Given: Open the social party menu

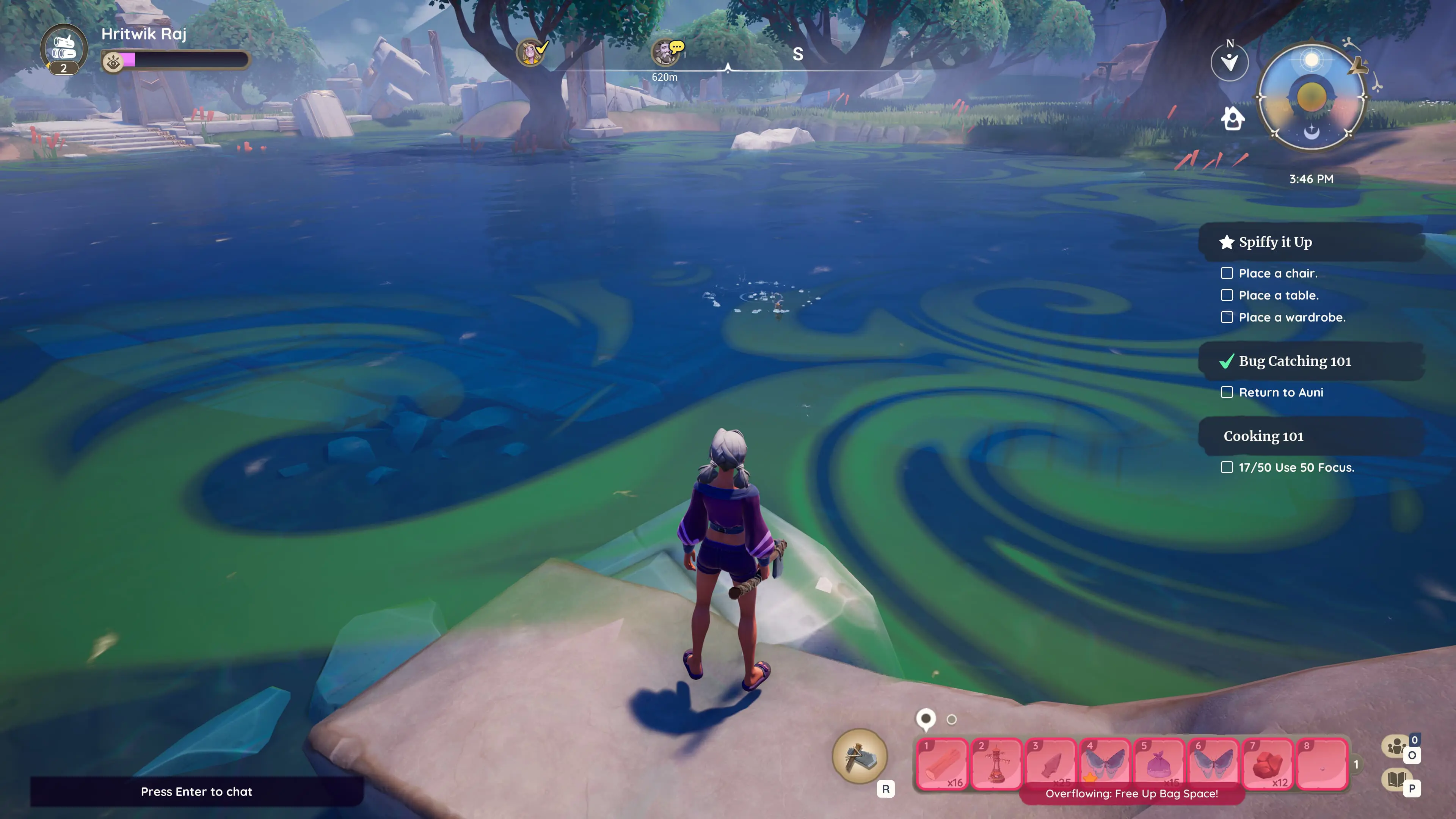Looking at the screenshot, I should click(x=1396, y=746).
